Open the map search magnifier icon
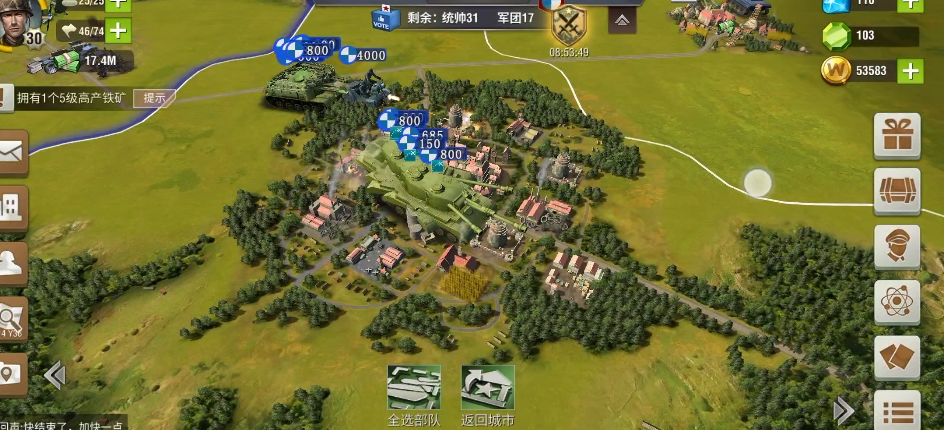The height and width of the screenshot is (430, 944). (12, 318)
